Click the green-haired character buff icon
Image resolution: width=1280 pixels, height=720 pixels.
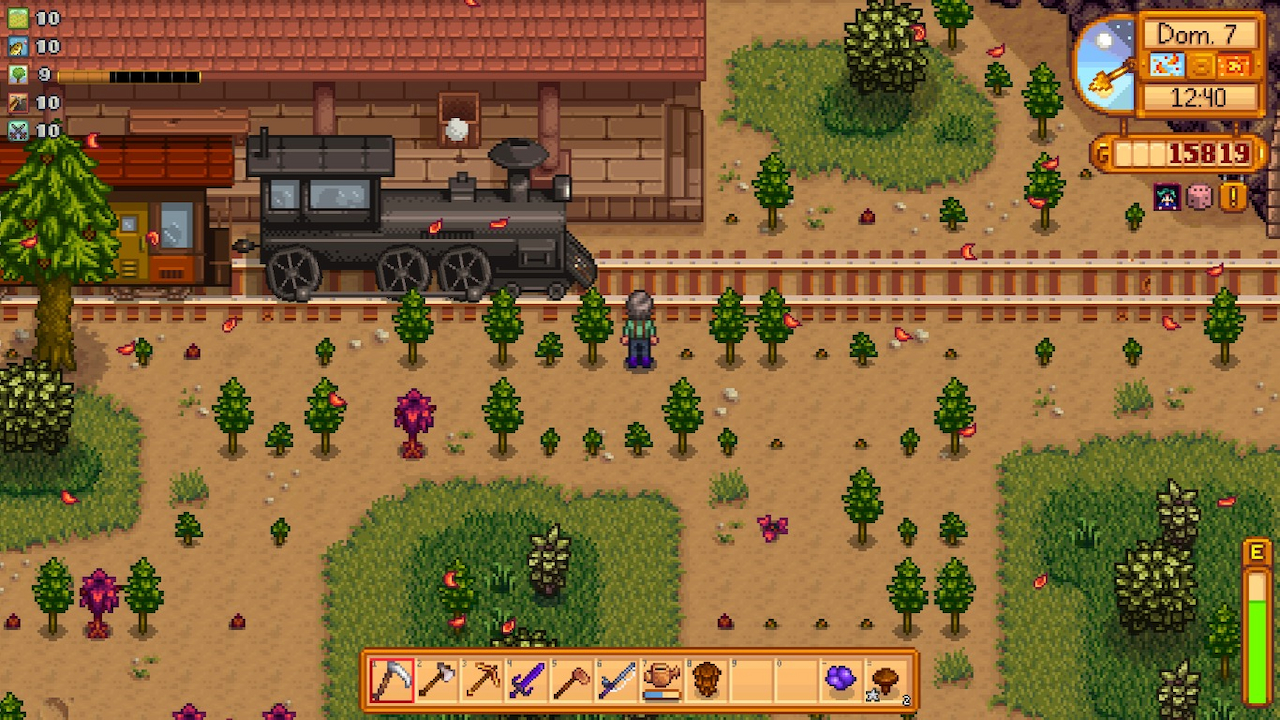point(1167,196)
